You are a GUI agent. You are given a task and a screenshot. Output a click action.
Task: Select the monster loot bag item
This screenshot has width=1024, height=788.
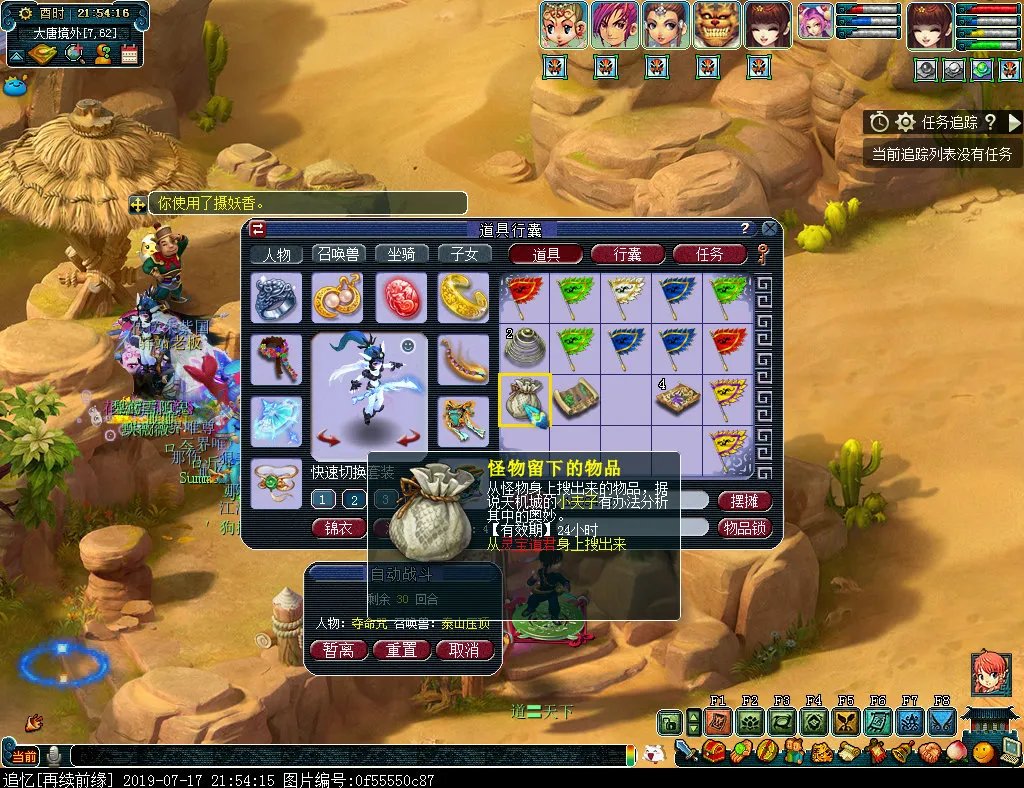525,400
